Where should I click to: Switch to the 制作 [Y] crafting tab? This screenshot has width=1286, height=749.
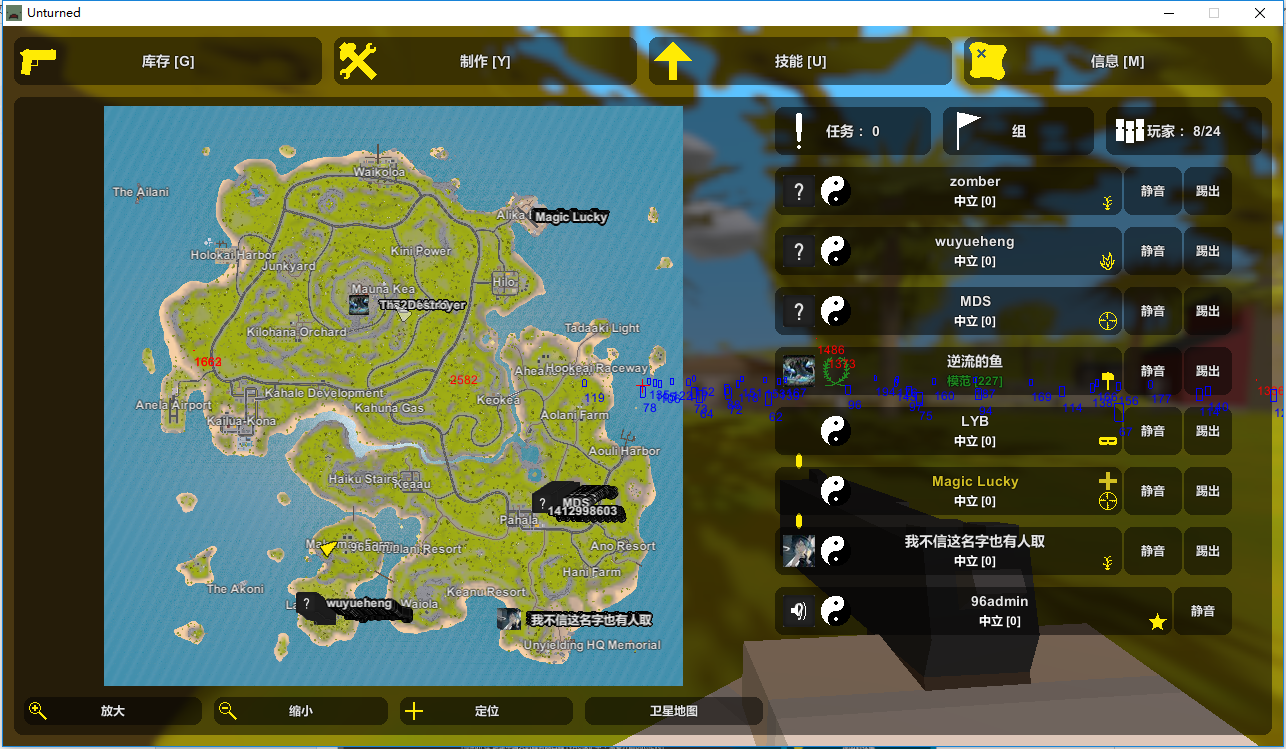coord(485,61)
